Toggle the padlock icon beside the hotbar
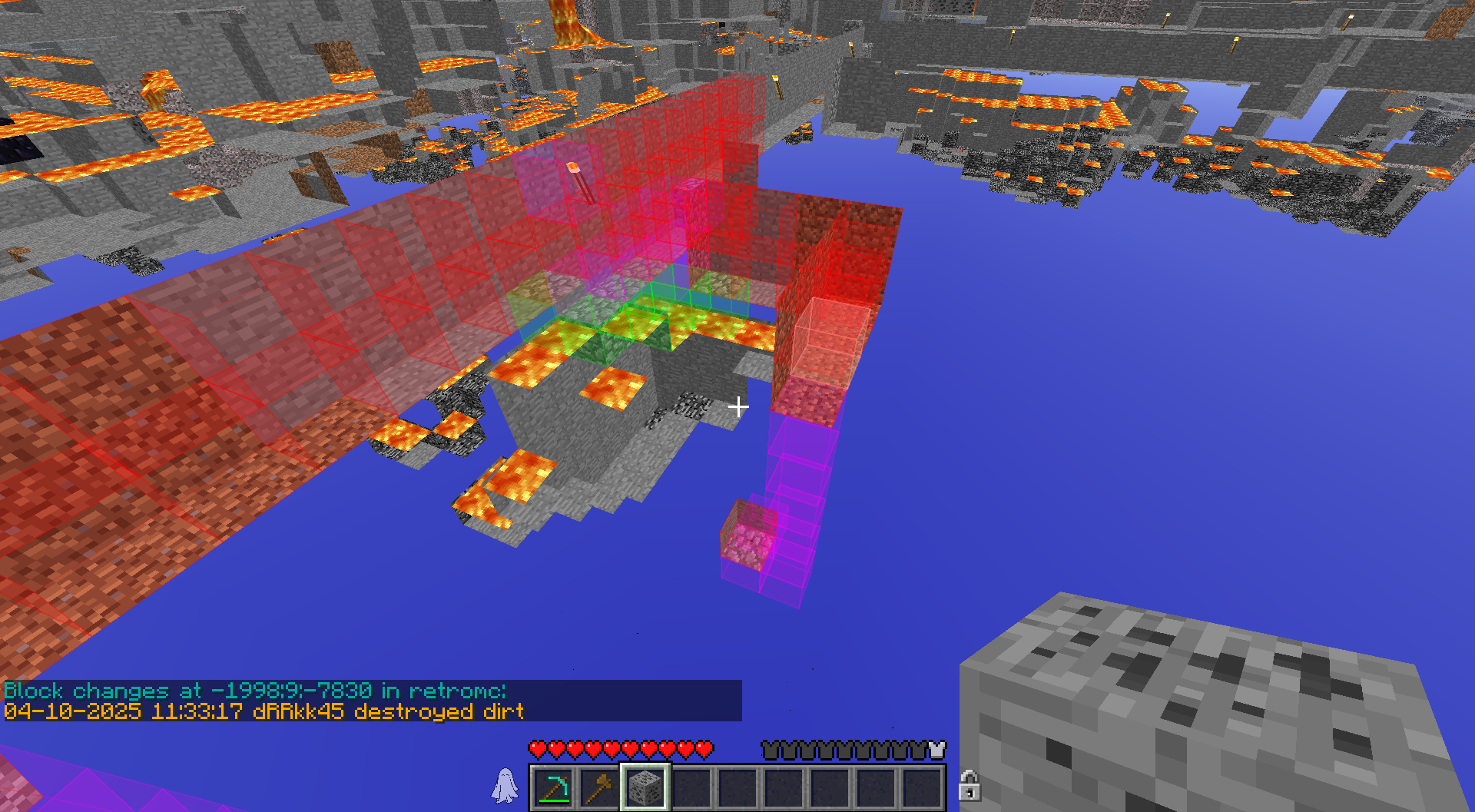The width and height of the screenshot is (1475, 812). coord(969,786)
